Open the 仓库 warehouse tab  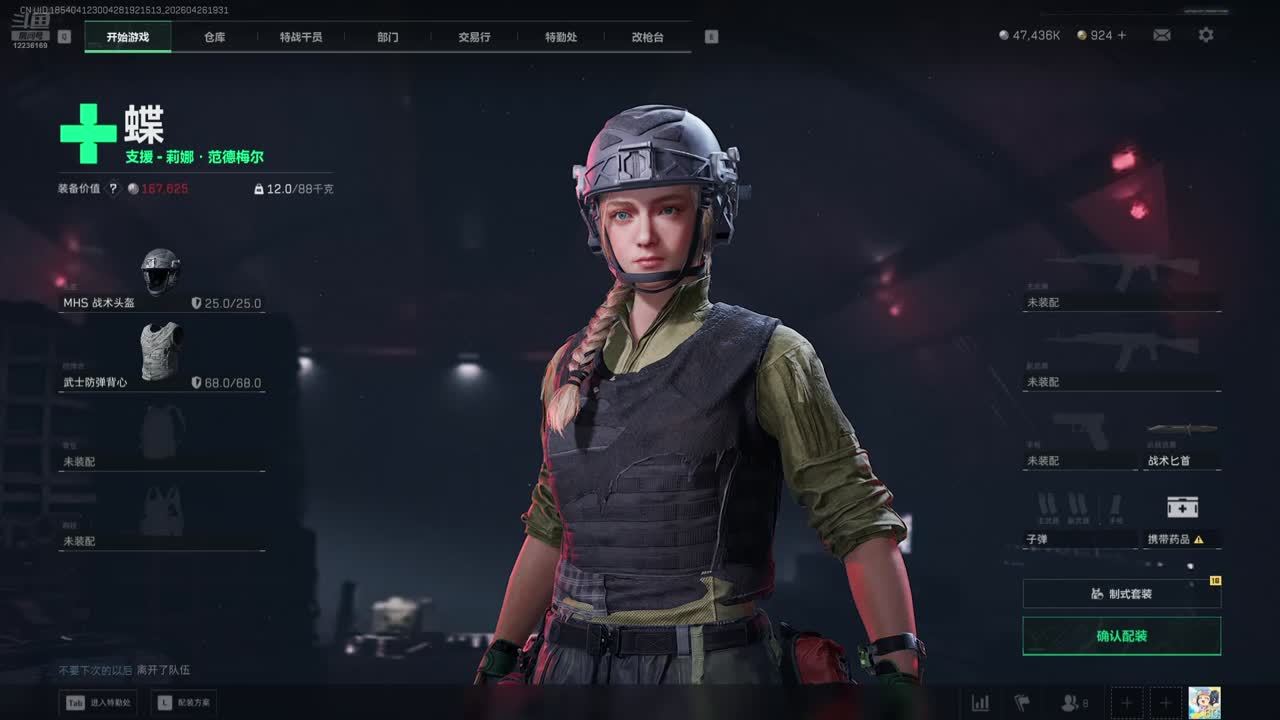(x=214, y=37)
